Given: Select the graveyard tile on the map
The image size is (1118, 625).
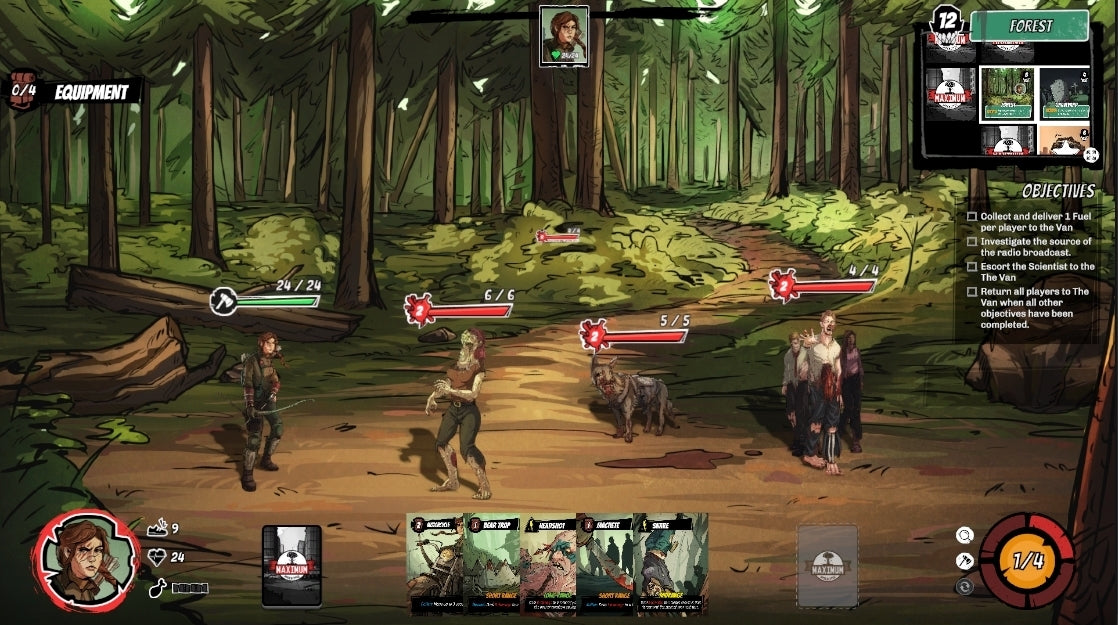Looking at the screenshot, I should 1065,93.
